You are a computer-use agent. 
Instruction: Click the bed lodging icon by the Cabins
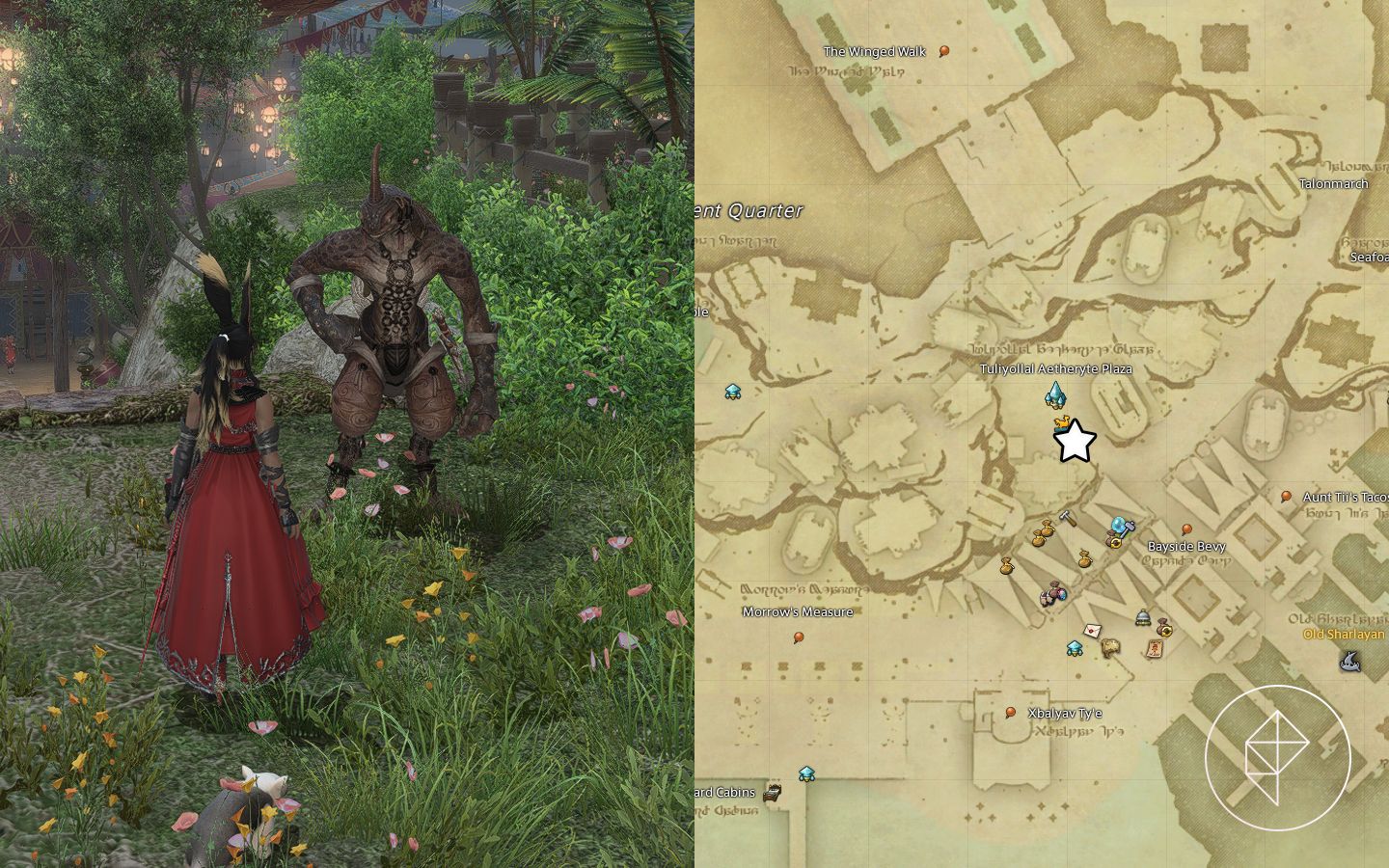772,794
